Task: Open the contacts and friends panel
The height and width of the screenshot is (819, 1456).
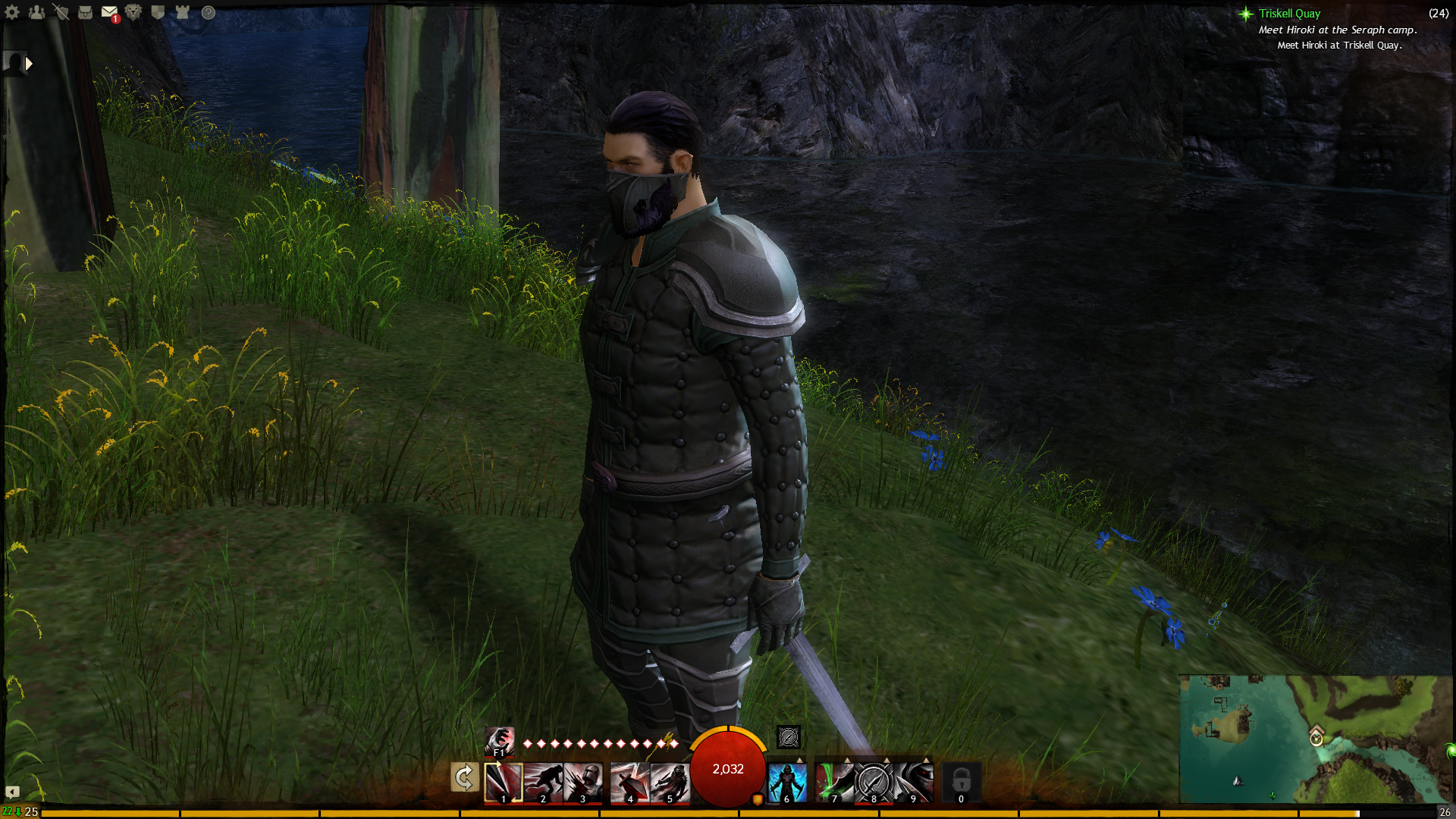Action: 36,12
